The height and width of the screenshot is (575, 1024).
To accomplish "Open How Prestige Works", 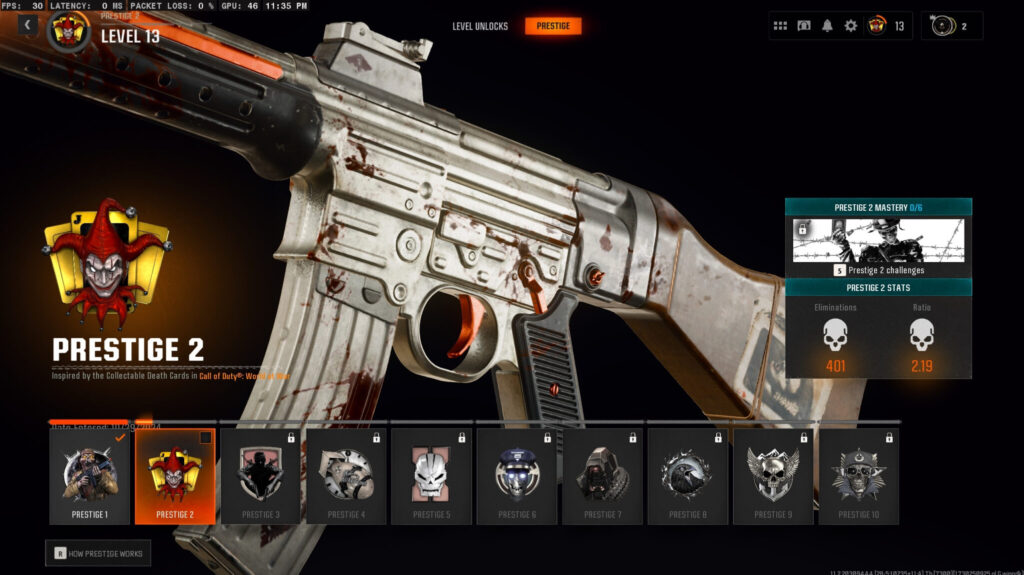I will point(98,553).
